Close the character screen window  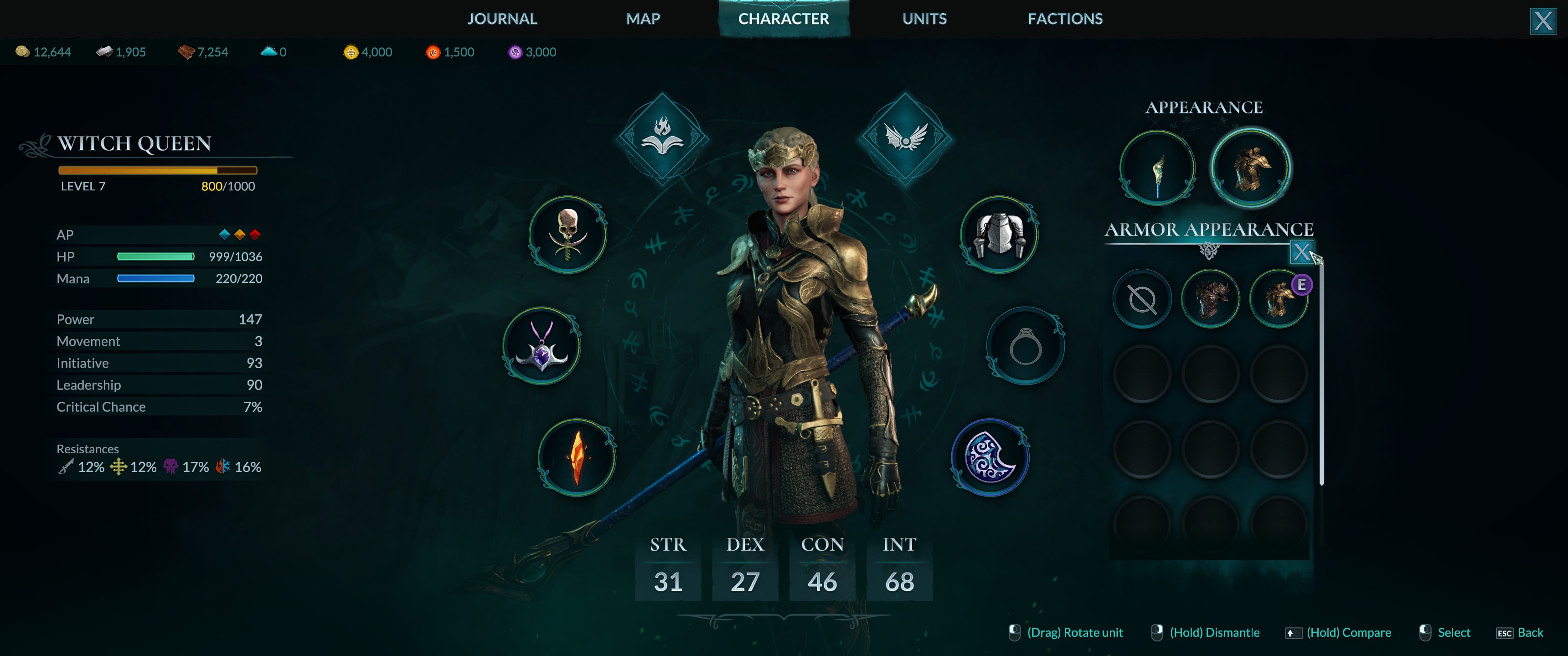[1542, 21]
